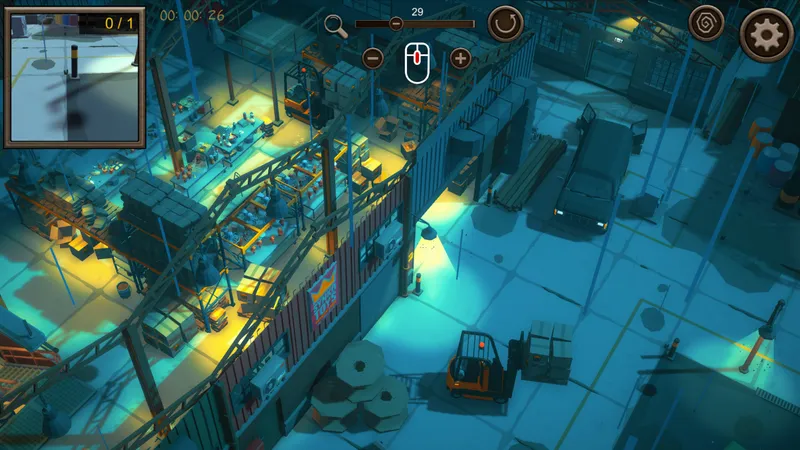Zoom out with the minus button
Image resolution: width=800 pixels, height=450 pixels.
click(373, 58)
